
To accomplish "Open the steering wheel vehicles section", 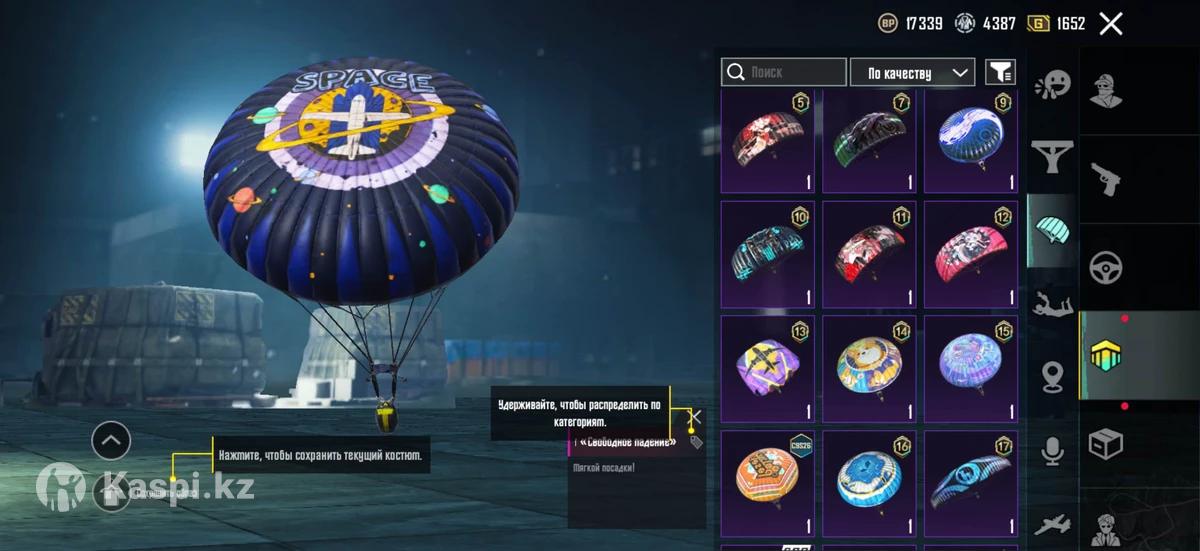I will tap(1105, 267).
